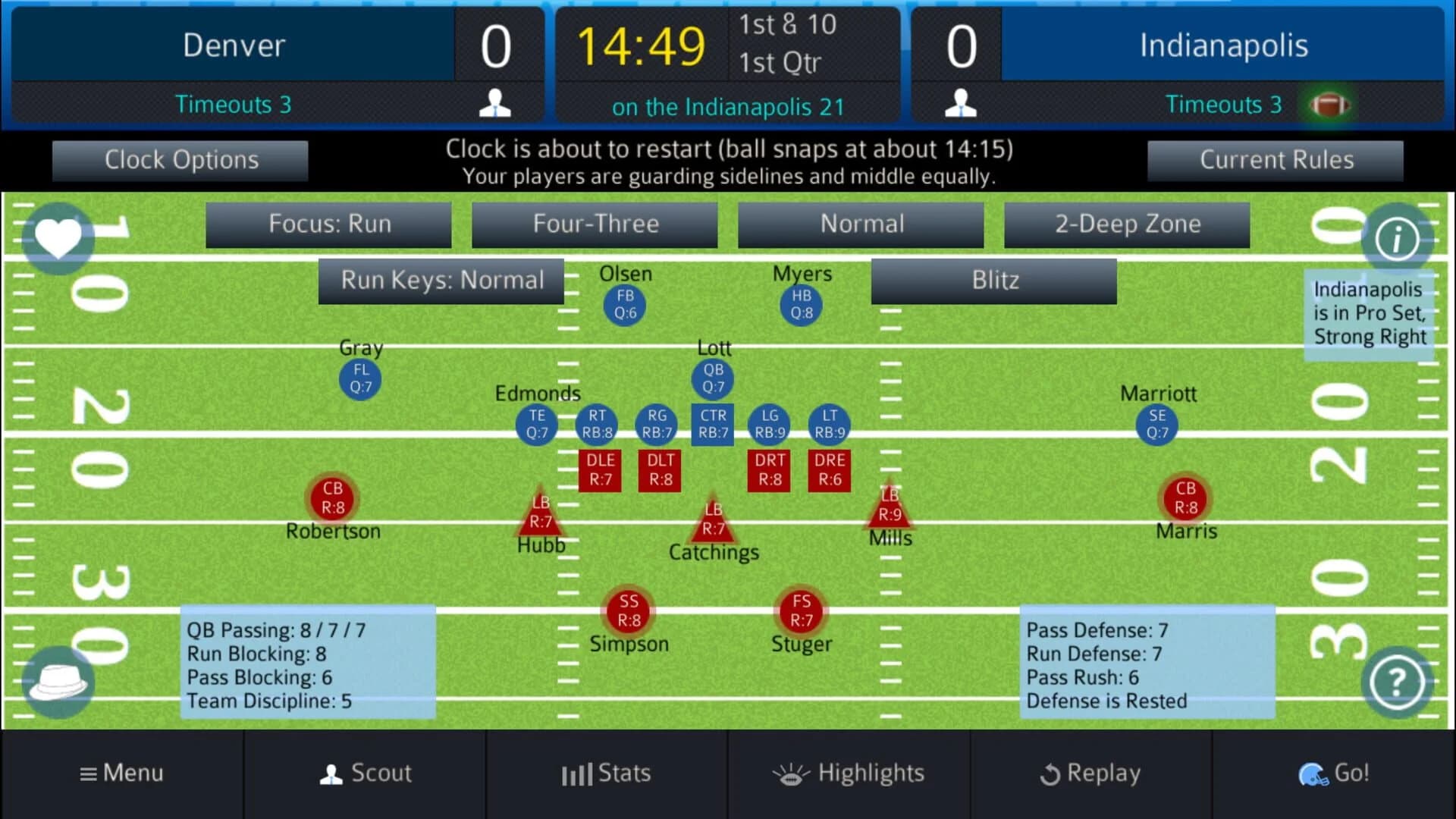
Task: Click the heart icon on the left field edge
Action: coord(58,237)
